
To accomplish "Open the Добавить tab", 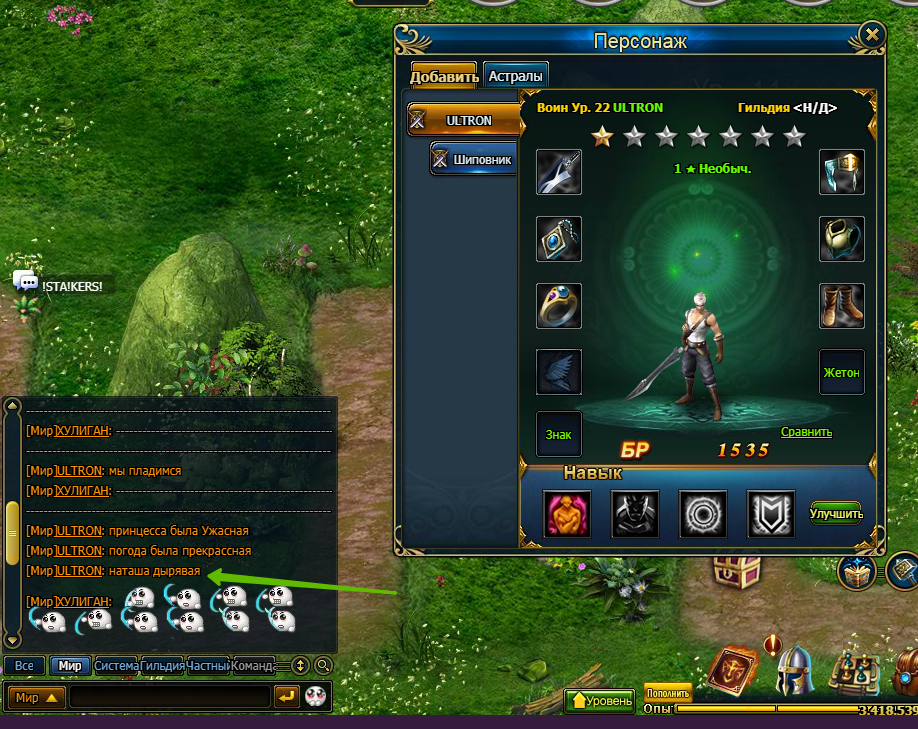I will (x=444, y=76).
